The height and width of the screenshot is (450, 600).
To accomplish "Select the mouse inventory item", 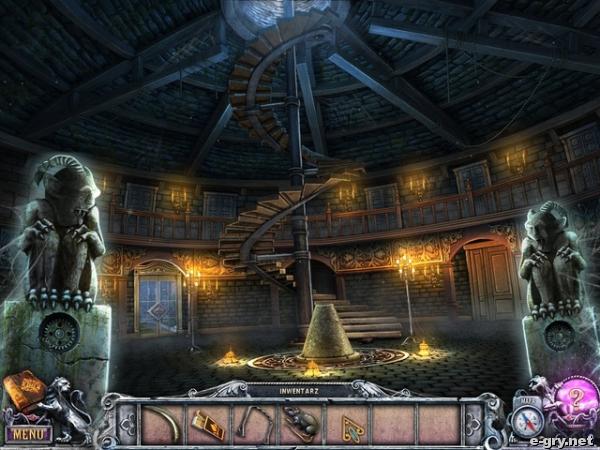I will [x=300, y=425].
